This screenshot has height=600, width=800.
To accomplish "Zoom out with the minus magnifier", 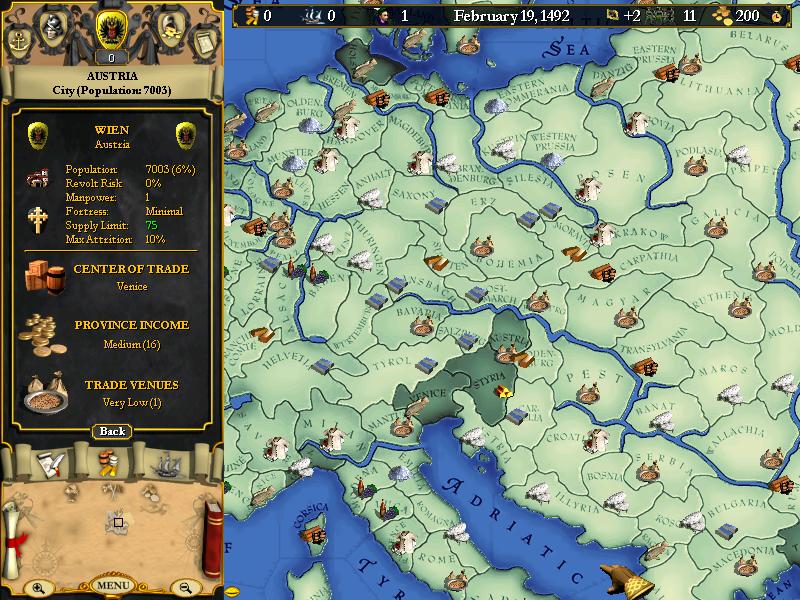I will 184,588.
